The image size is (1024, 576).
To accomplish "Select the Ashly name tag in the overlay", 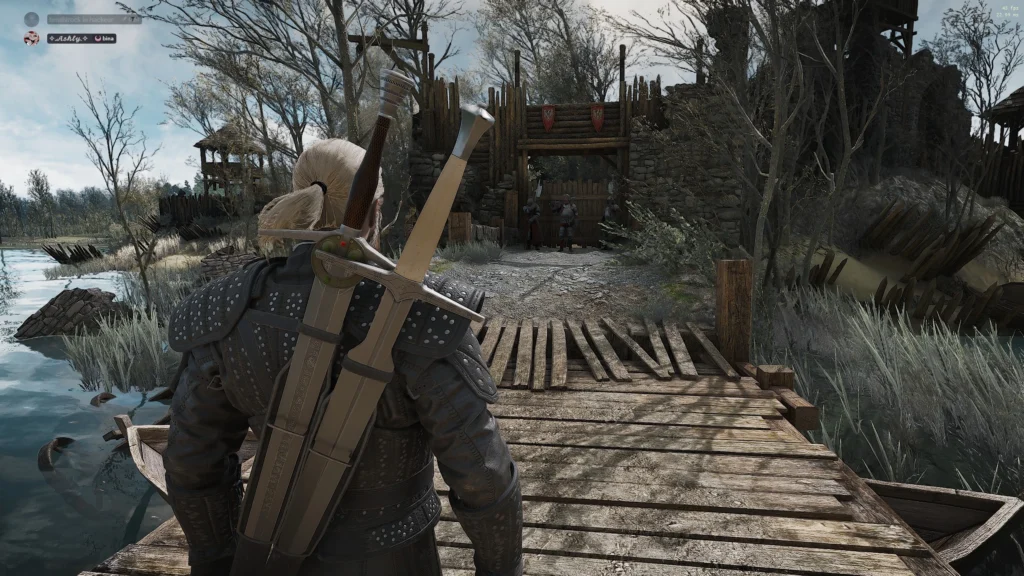I will (72, 38).
